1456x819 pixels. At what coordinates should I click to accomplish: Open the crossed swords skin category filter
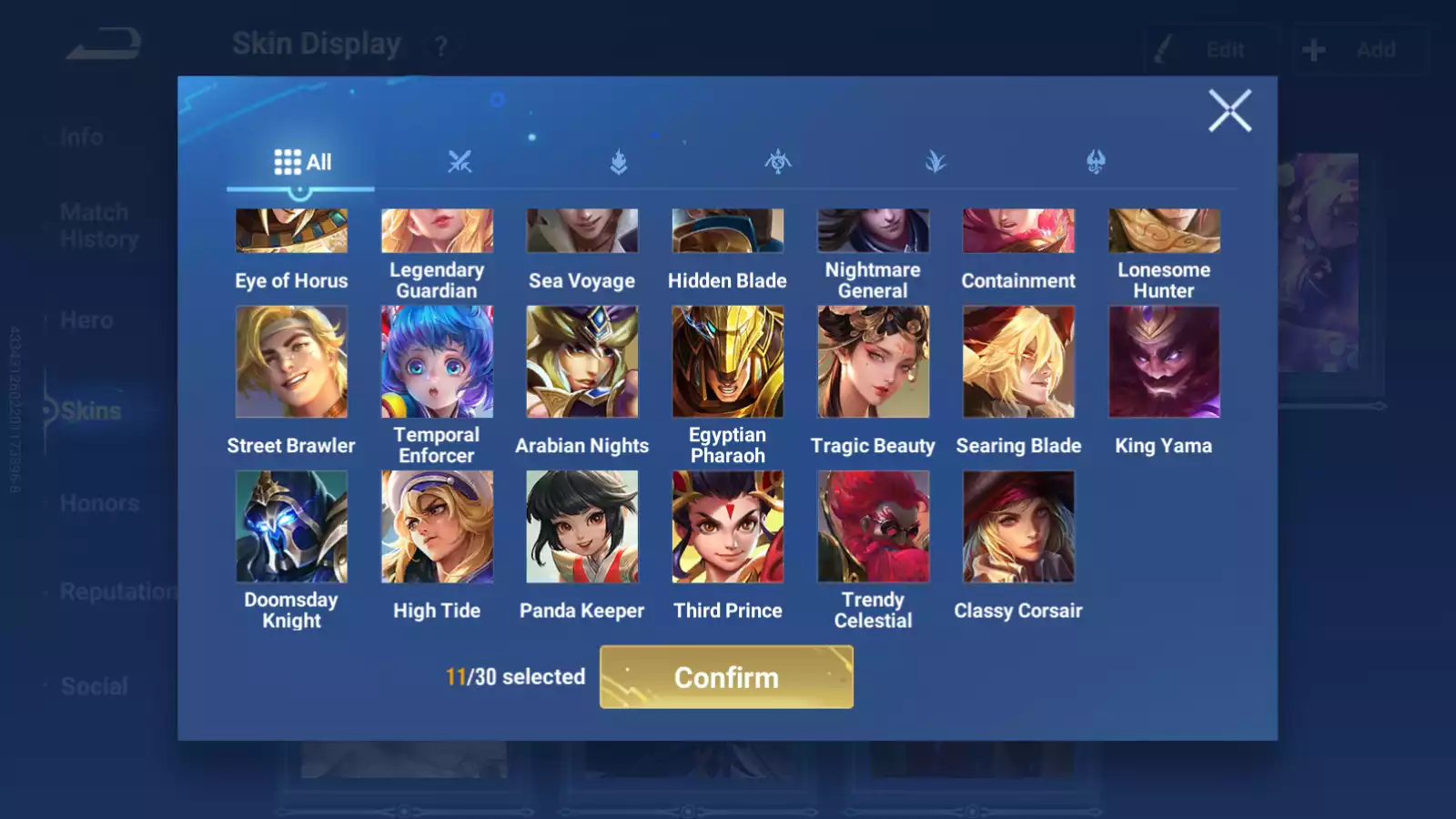pos(460,162)
